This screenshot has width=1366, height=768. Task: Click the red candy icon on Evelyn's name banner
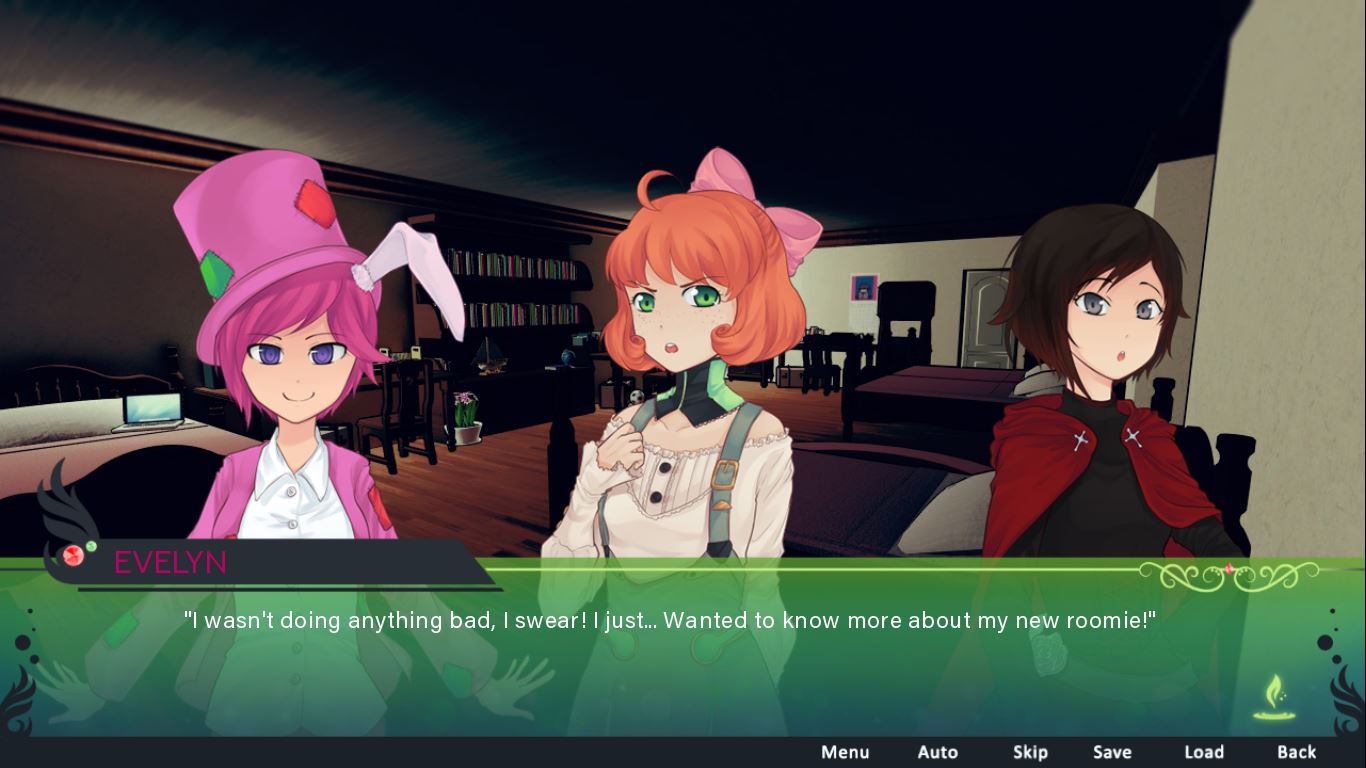73,557
